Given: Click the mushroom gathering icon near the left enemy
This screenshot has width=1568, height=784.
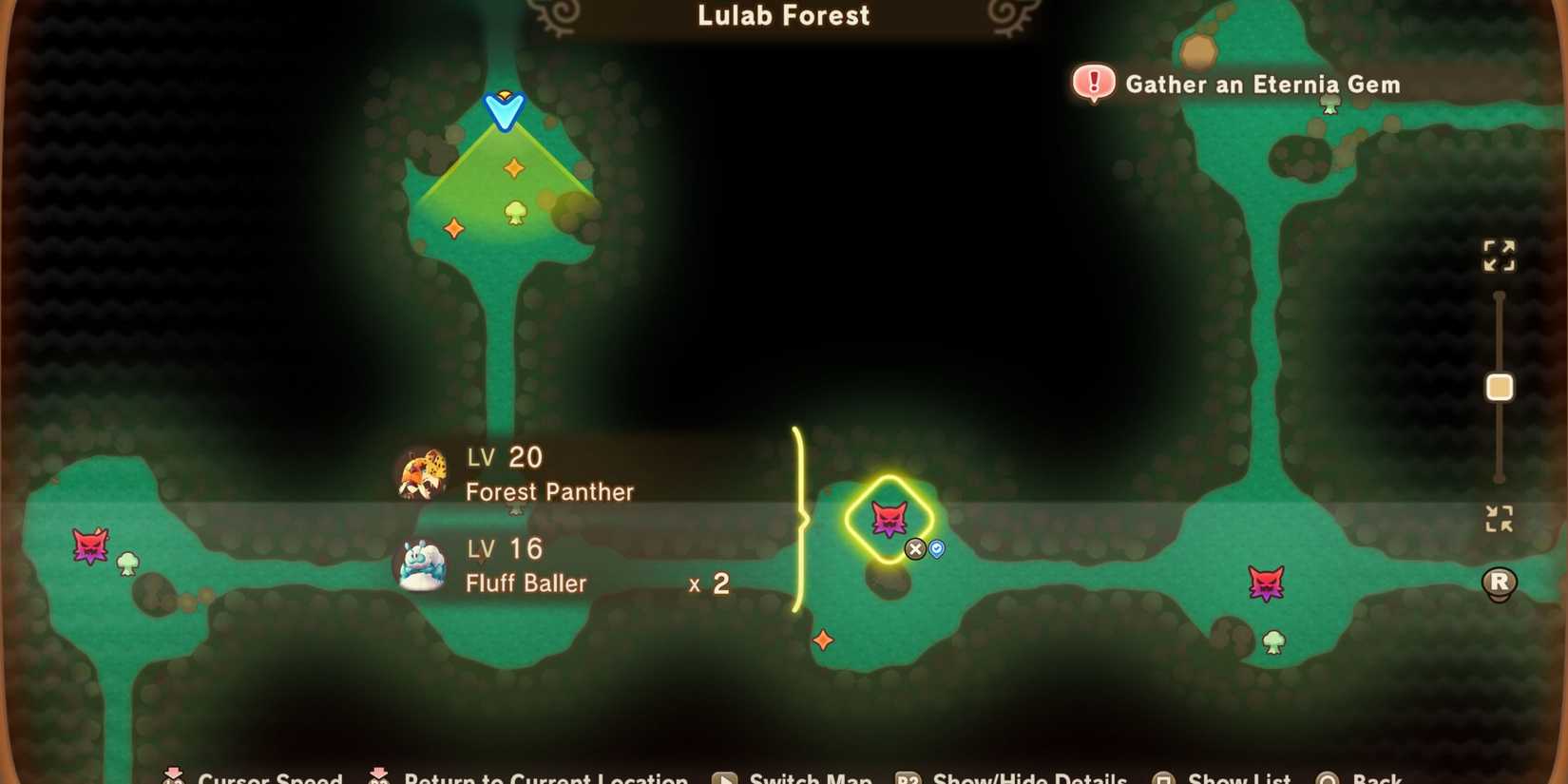Looking at the screenshot, I should tap(127, 564).
